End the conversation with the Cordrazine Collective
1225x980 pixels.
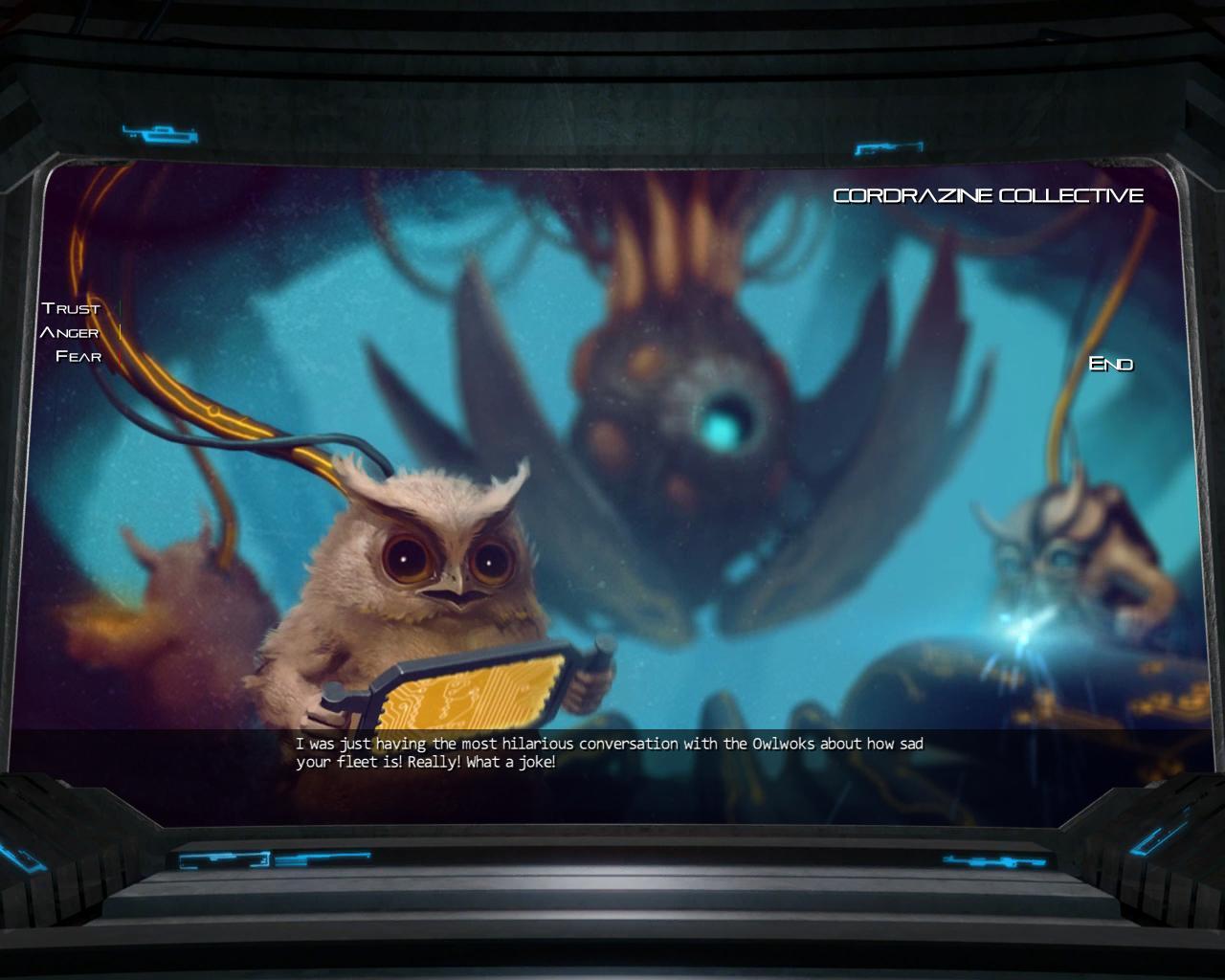(x=1111, y=364)
